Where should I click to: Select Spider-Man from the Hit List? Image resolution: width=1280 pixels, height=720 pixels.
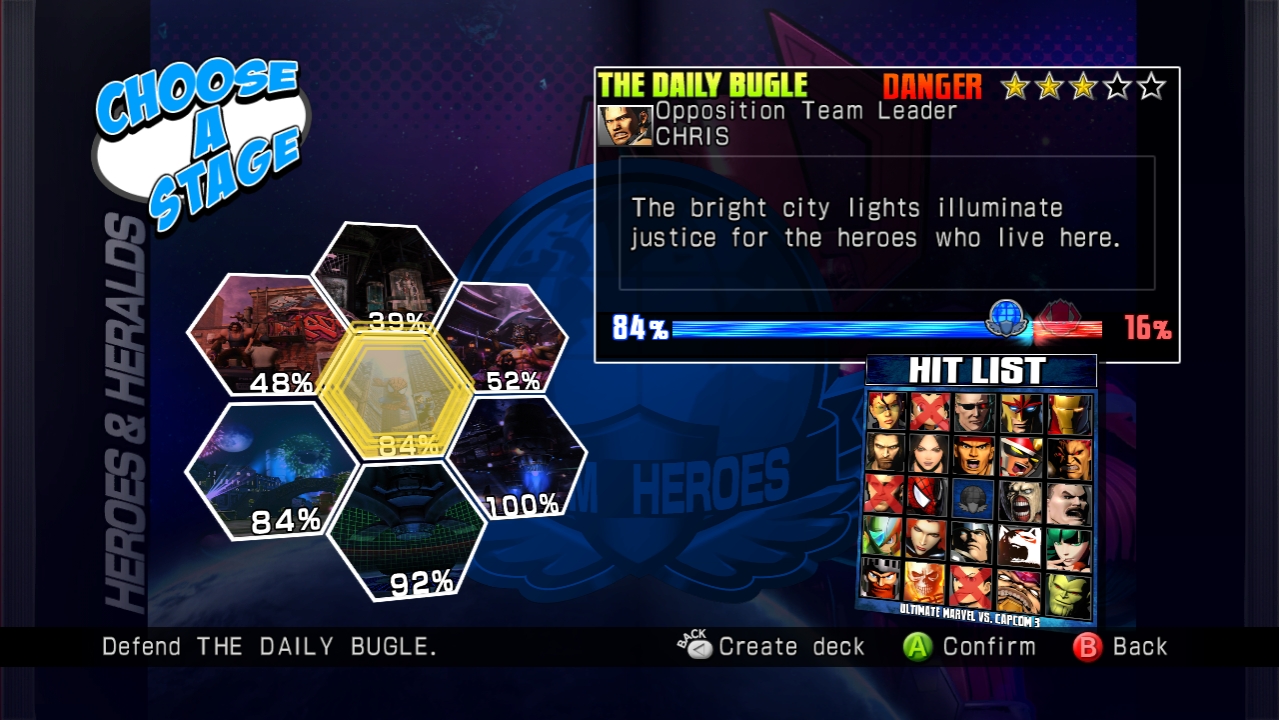tap(927, 498)
